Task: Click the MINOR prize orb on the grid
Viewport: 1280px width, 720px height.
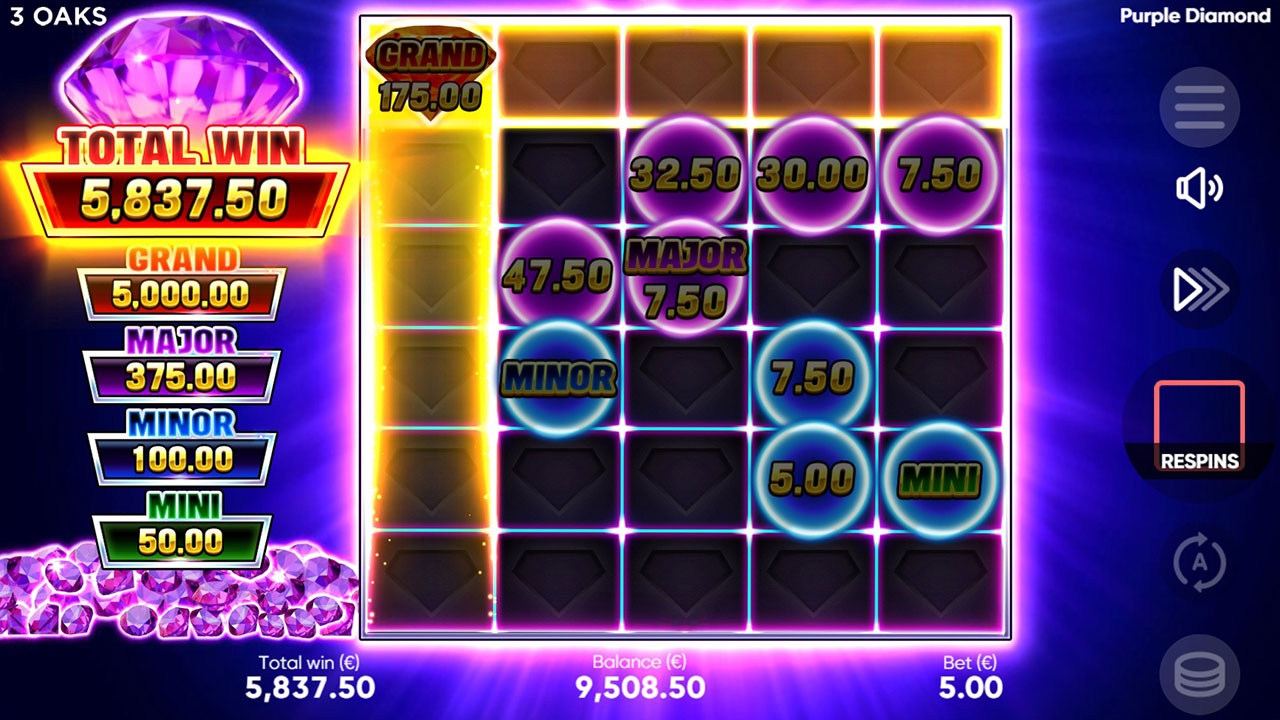Action: [x=557, y=380]
